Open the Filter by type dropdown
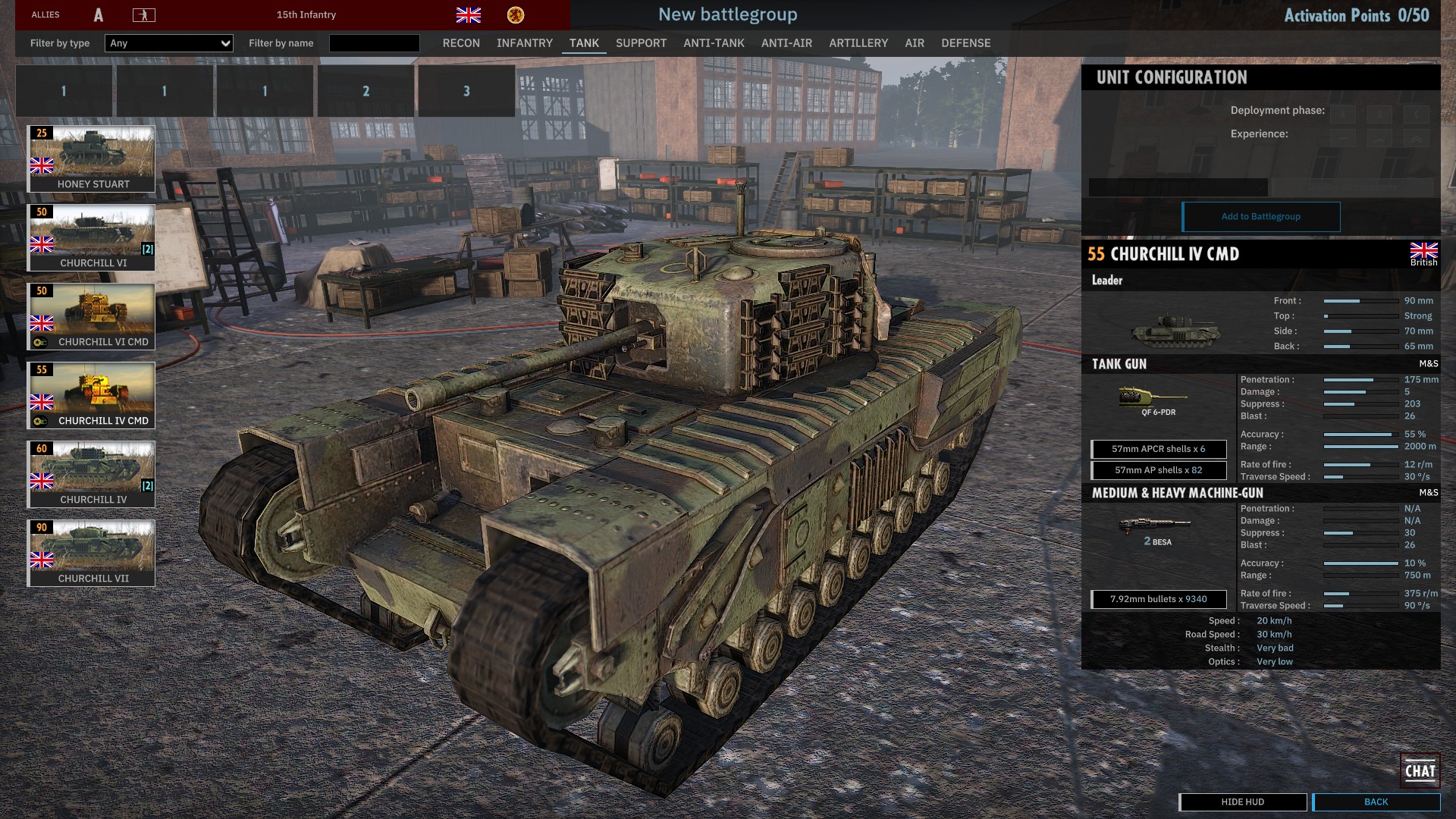 [169, 43]
